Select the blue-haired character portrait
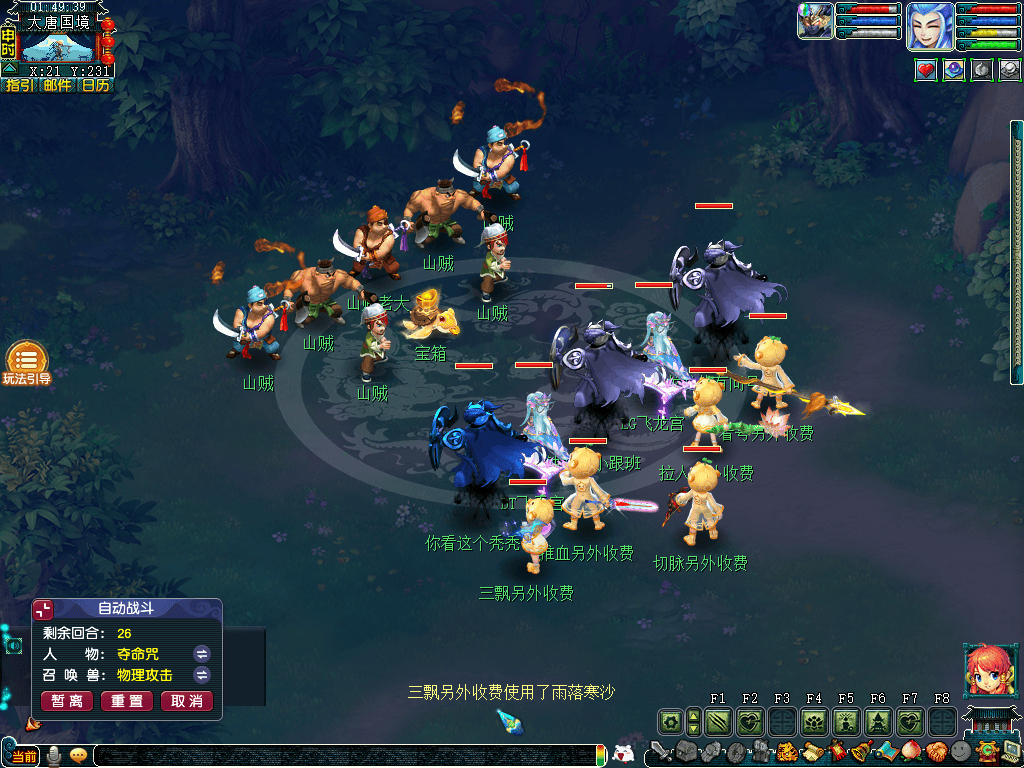This screenshot has height=768, width=1024. 930,26
